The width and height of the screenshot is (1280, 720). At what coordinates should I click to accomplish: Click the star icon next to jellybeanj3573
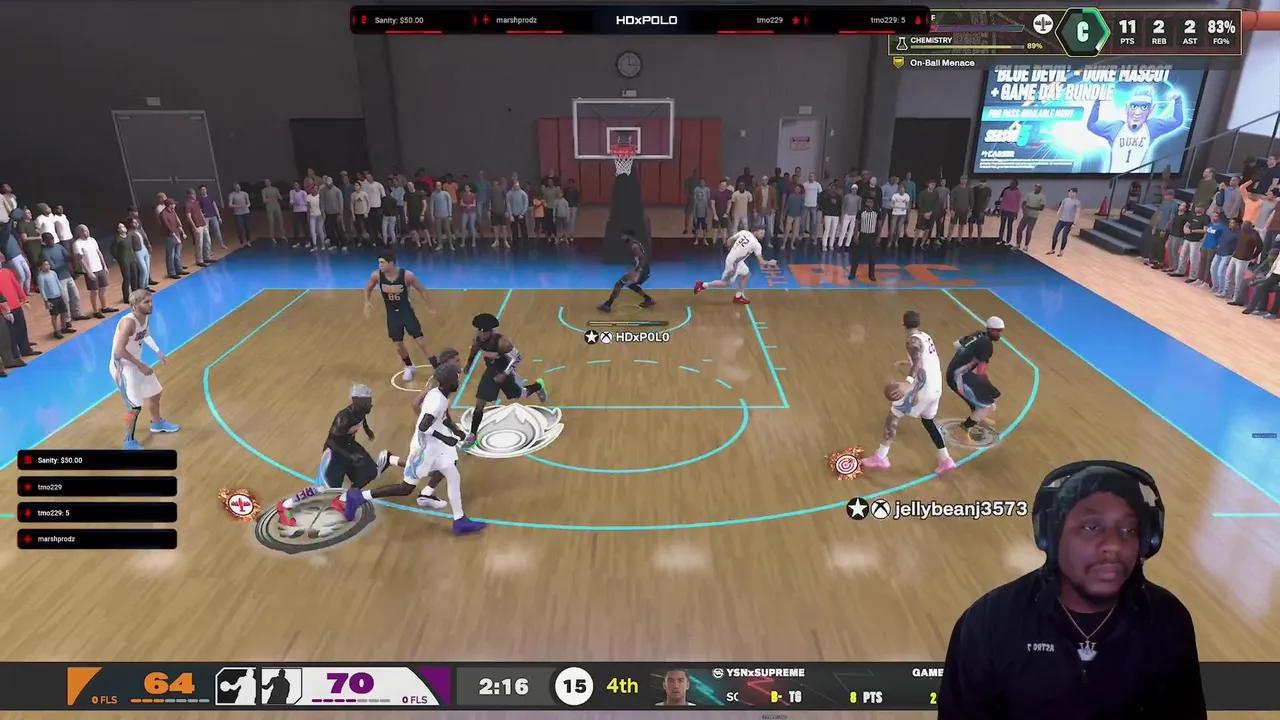tap(857, 508)
